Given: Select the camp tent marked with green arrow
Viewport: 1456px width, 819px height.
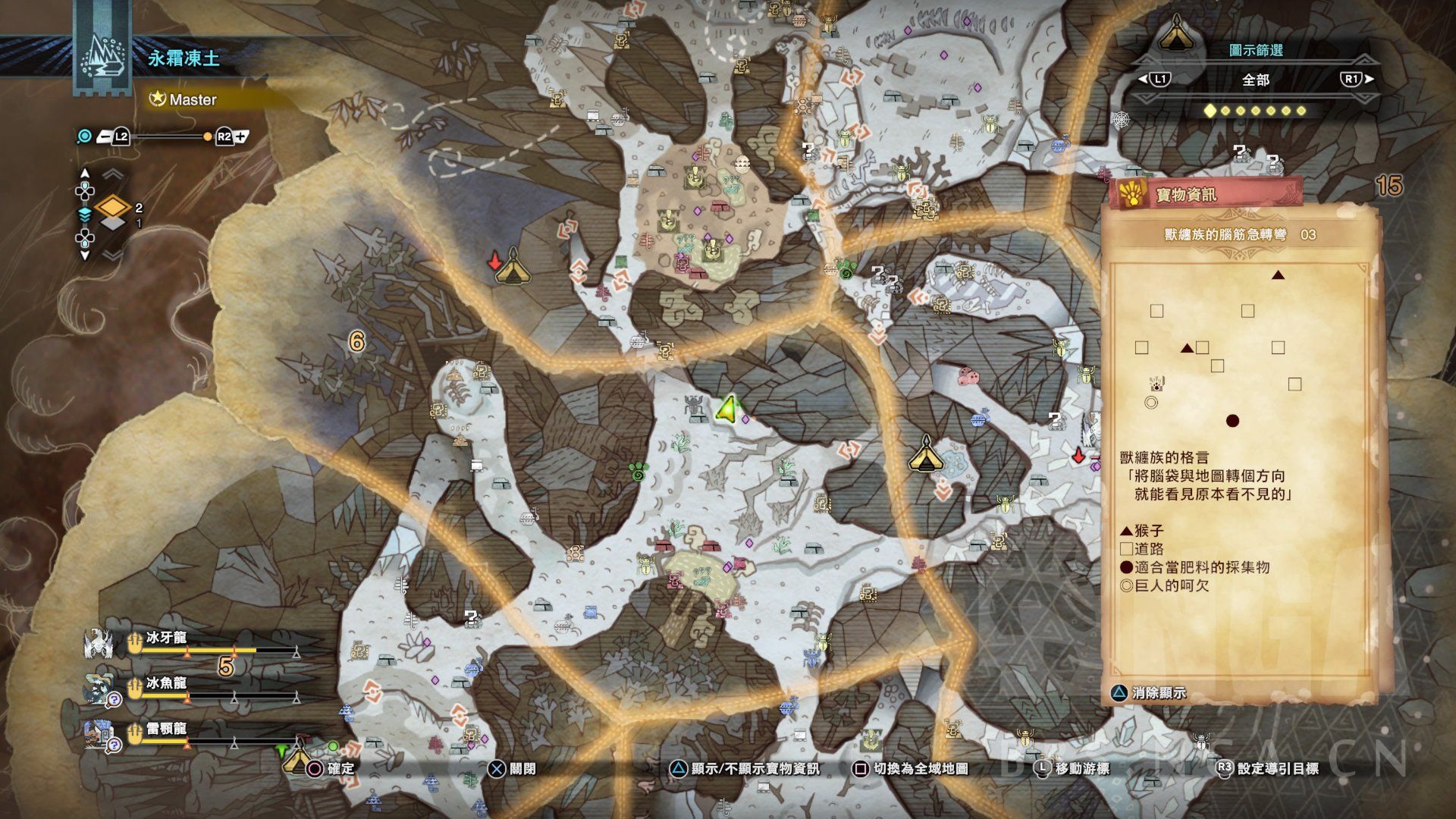Looking at the screenshot, I should tap(296, 758).
